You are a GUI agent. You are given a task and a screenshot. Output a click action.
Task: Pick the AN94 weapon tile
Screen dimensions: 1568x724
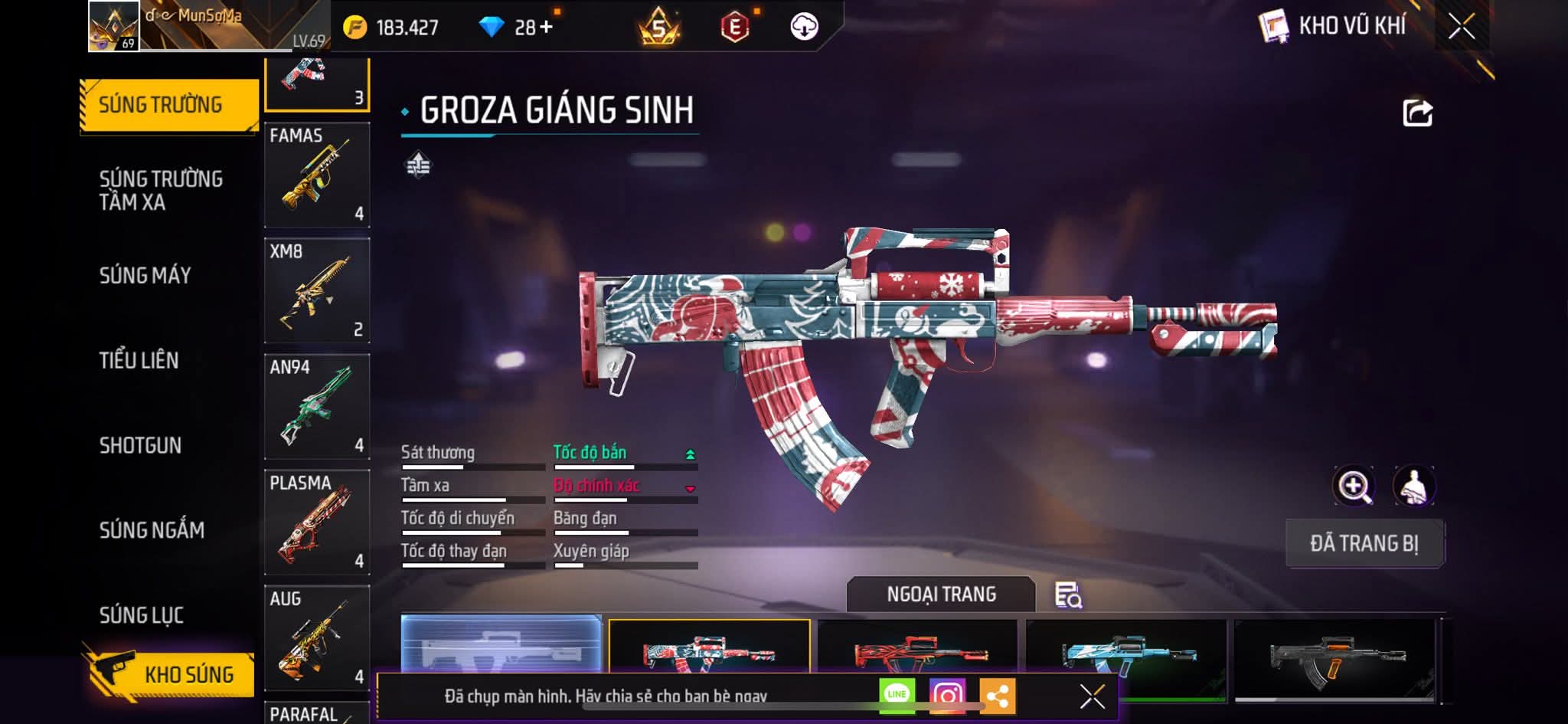tap(317, 406)
